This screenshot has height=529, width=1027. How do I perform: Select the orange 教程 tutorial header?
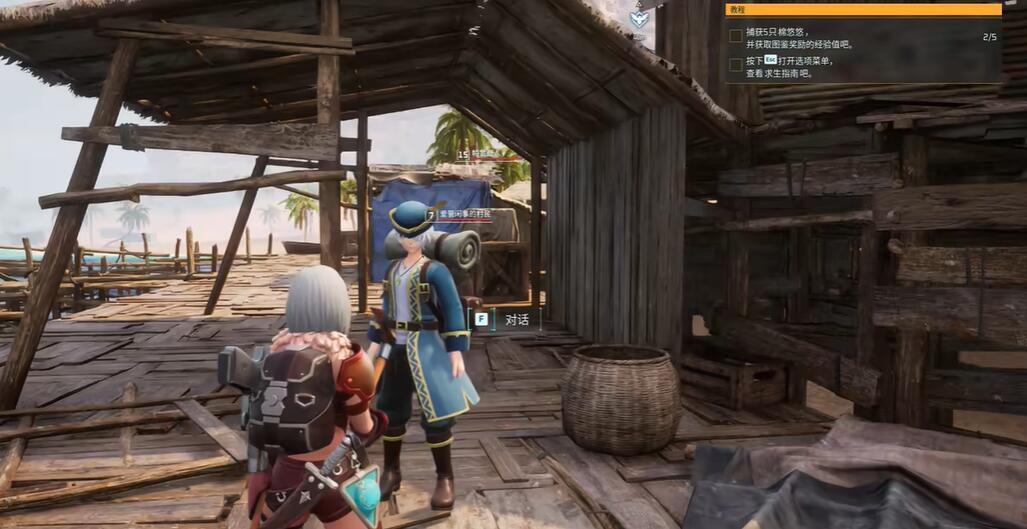pos(863,10)
